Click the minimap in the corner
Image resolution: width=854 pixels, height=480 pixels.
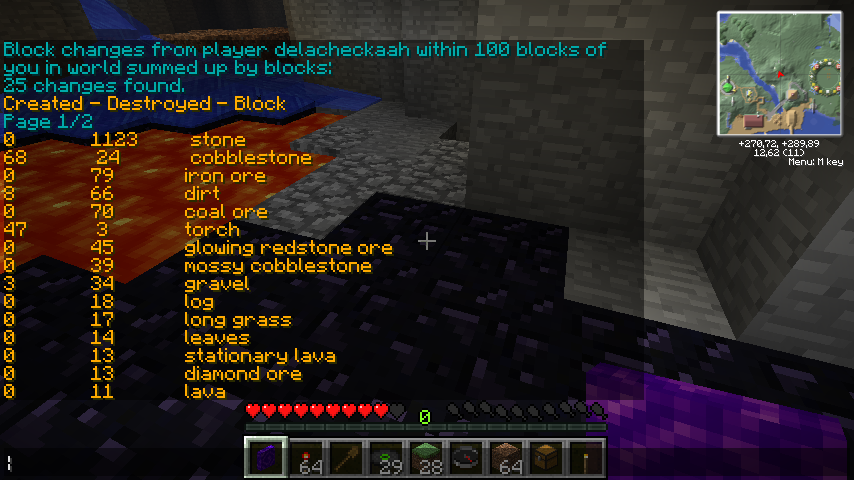pyautogui.click(x=779, y=73)
